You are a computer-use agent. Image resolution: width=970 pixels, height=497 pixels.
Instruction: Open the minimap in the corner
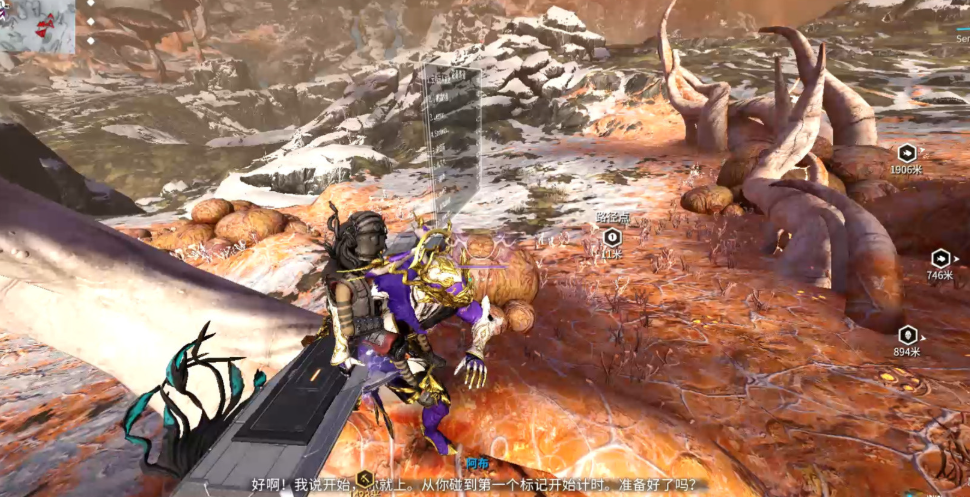37,26
